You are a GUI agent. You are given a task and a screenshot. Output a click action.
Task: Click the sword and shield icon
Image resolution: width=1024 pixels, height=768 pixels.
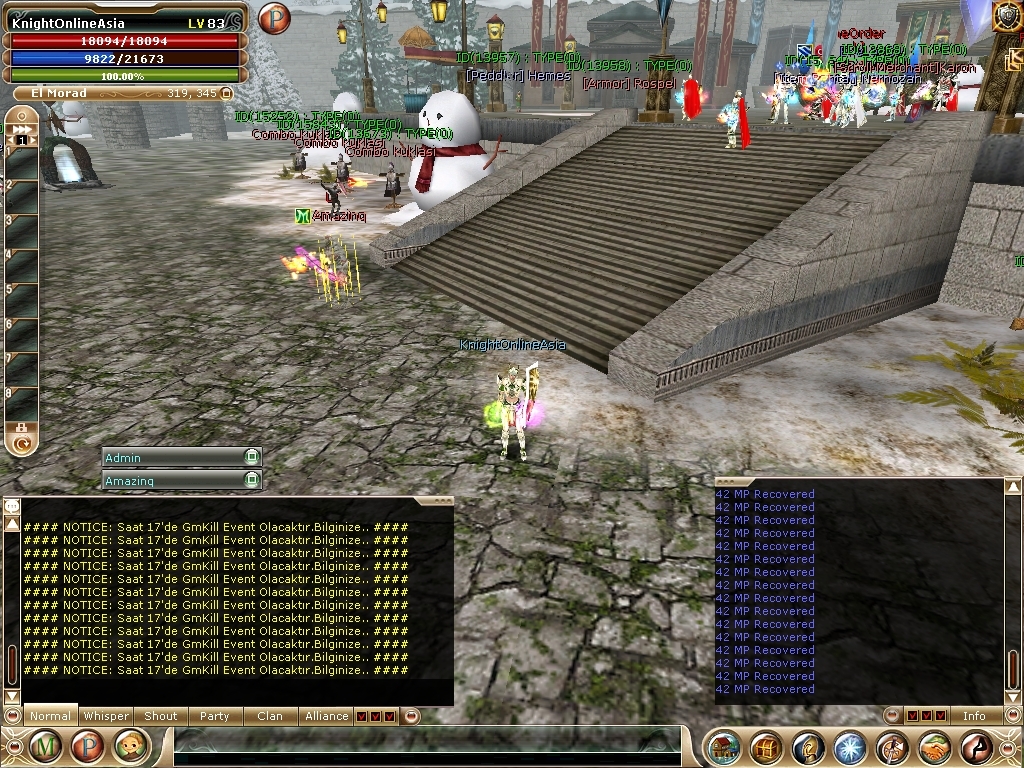tap(892, 747)
